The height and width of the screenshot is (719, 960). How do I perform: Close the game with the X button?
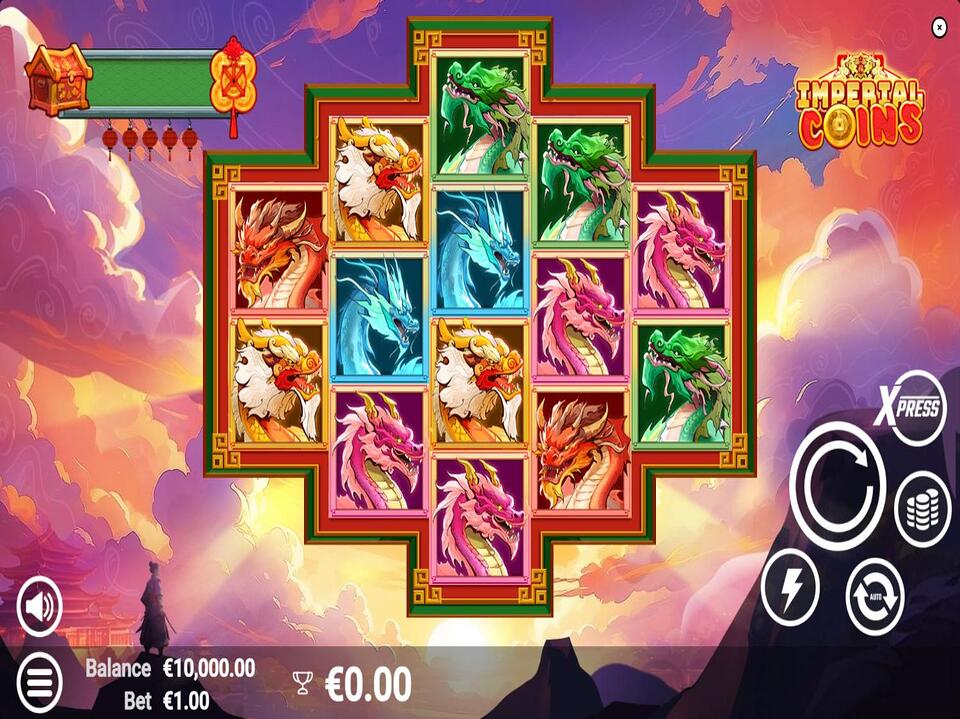[939, 28]
